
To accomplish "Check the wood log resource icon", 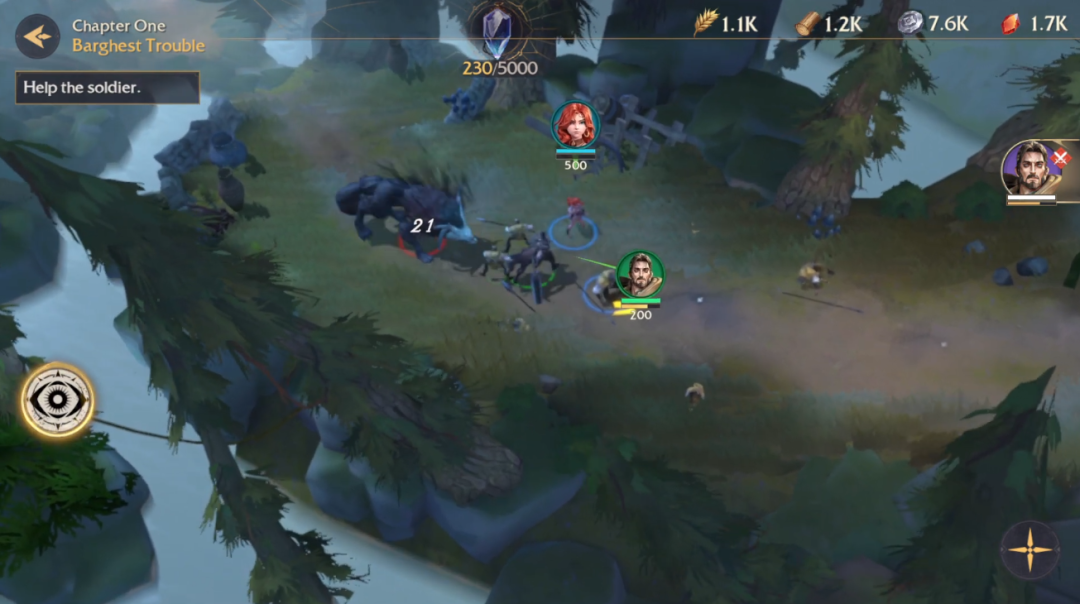I will 808,23.
